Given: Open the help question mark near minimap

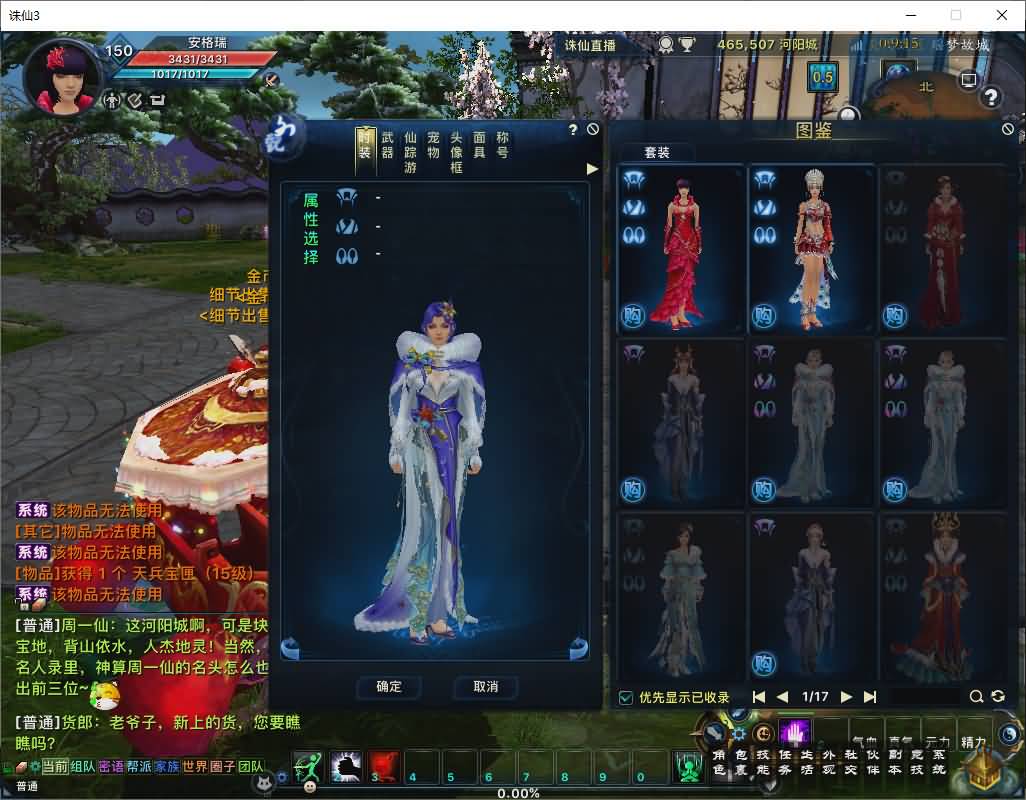Looking at the screenshot, I should click(x=991, y=97).
